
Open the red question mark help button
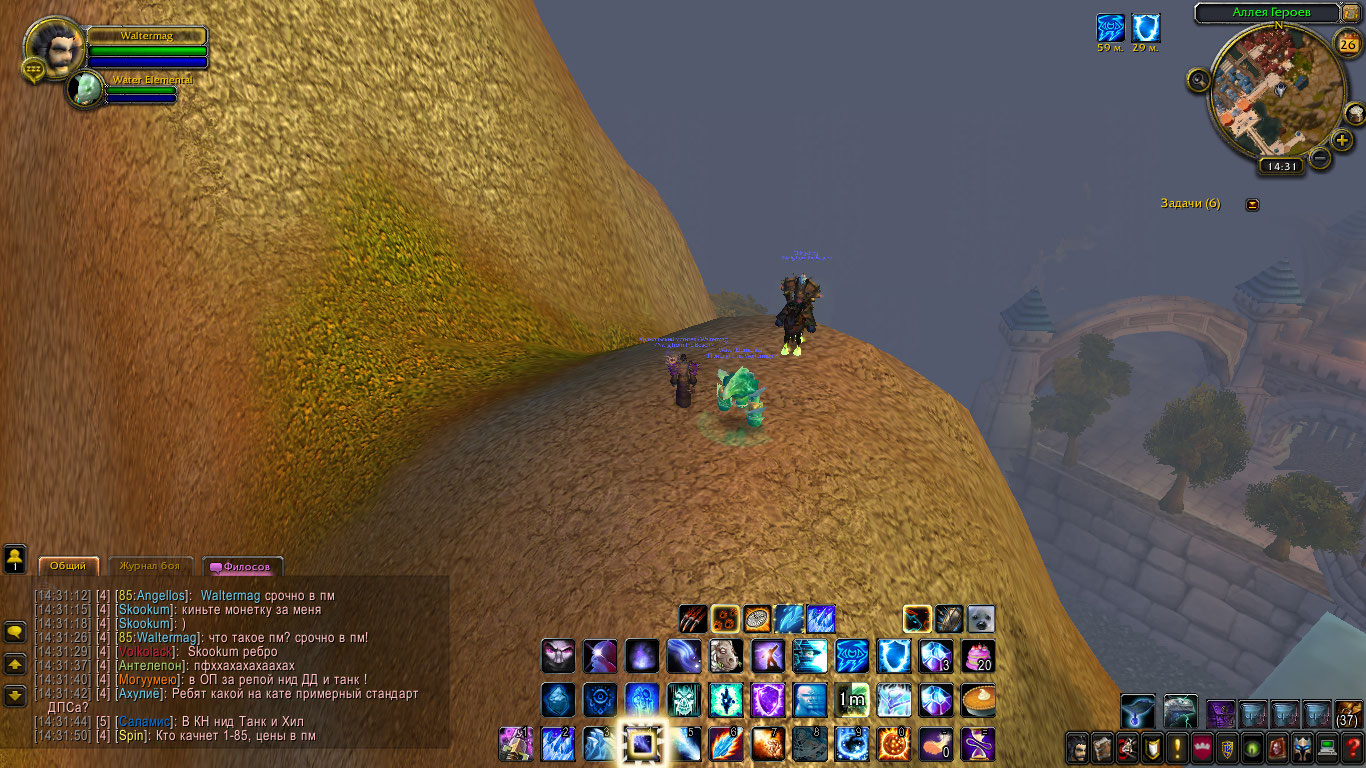tap(1352, 748)
